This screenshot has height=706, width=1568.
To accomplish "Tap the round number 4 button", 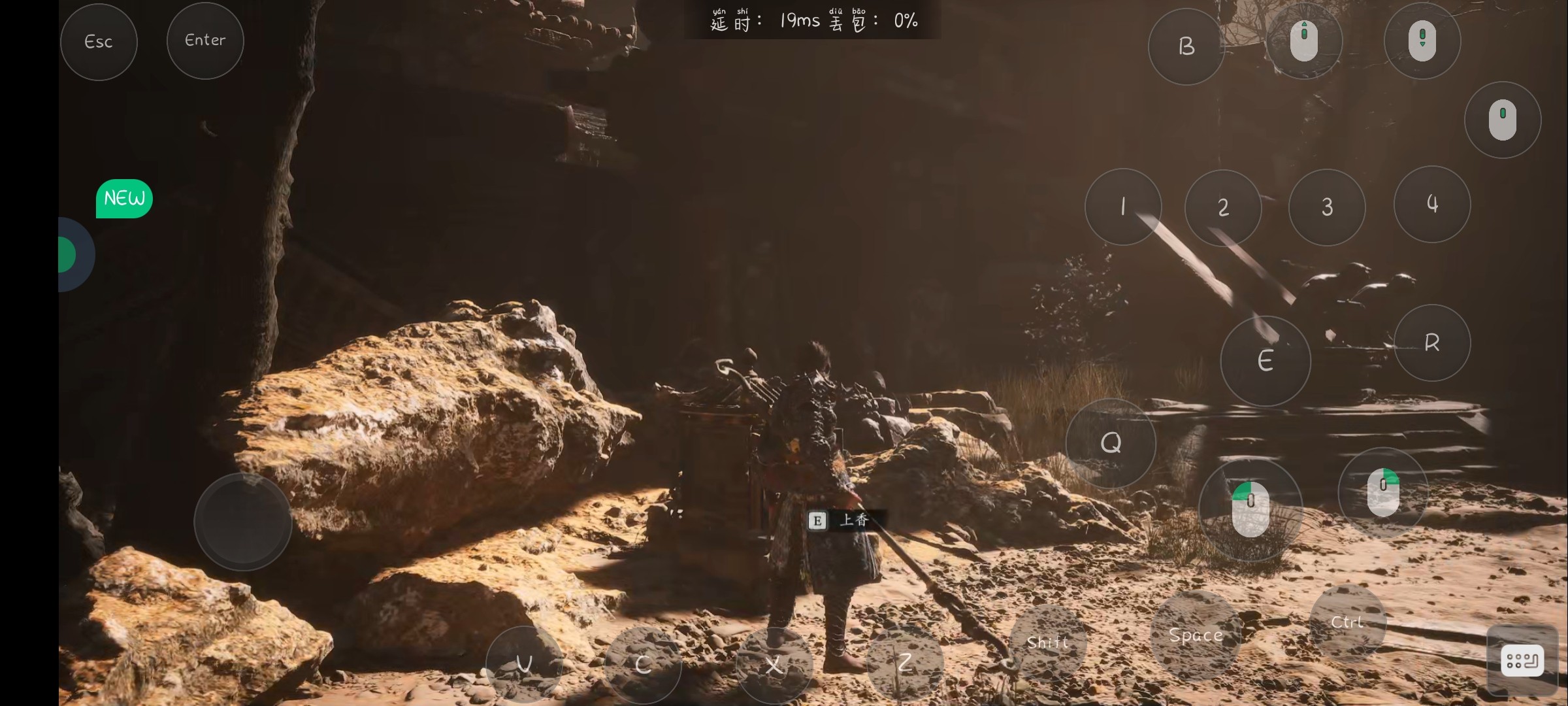I will coord(1432,204).
